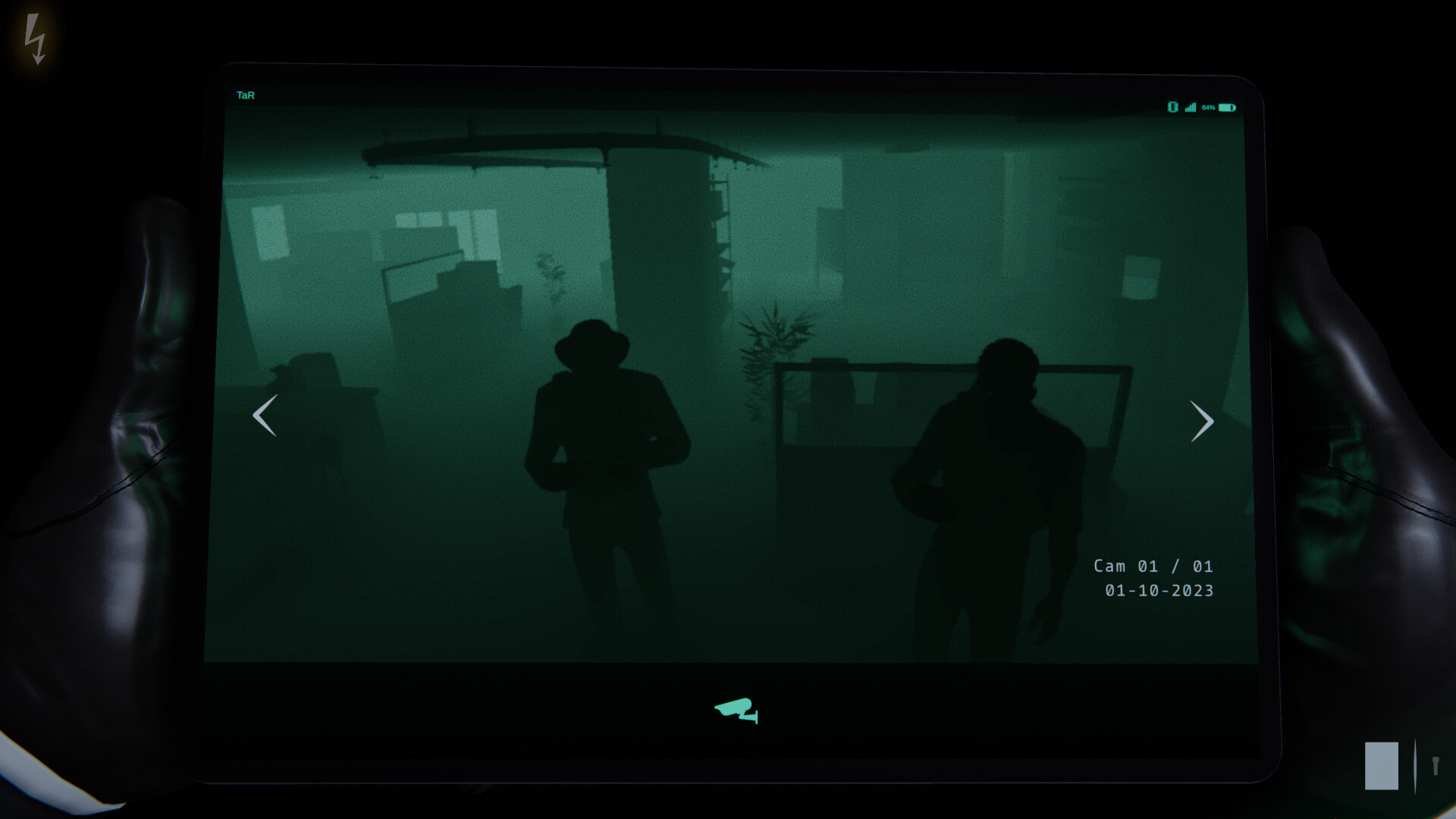
Task: Select the gray tablet slot icon in the HUD
Action: (1382, 766)
